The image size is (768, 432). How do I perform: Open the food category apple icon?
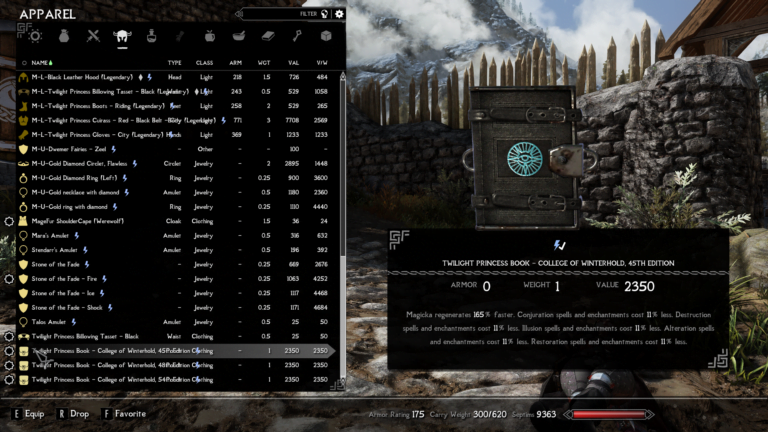210,36
